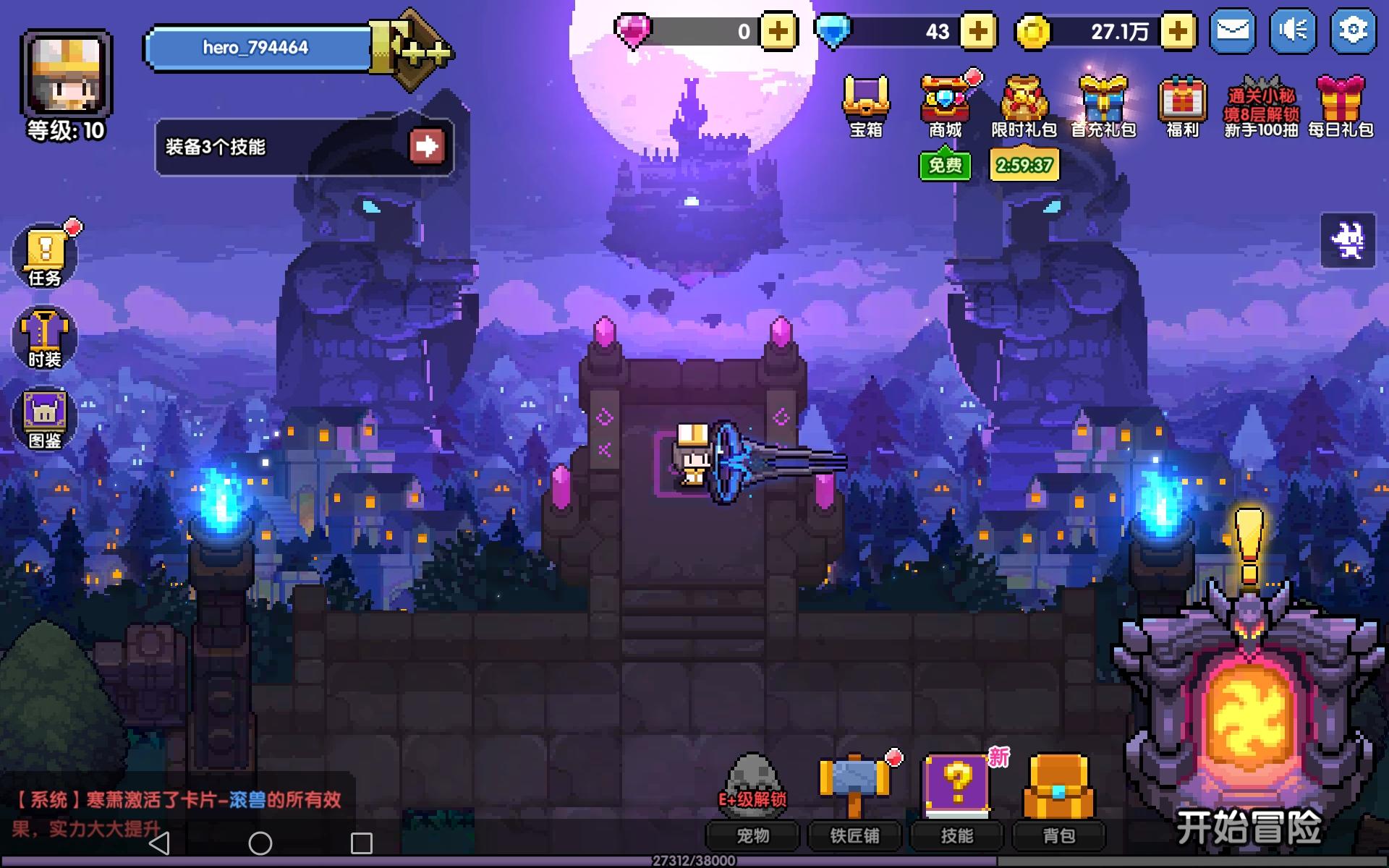Open the 铁匠铺 blacksmith menu
This screenshot has height=868, width=1389.
tap(856, 836)
